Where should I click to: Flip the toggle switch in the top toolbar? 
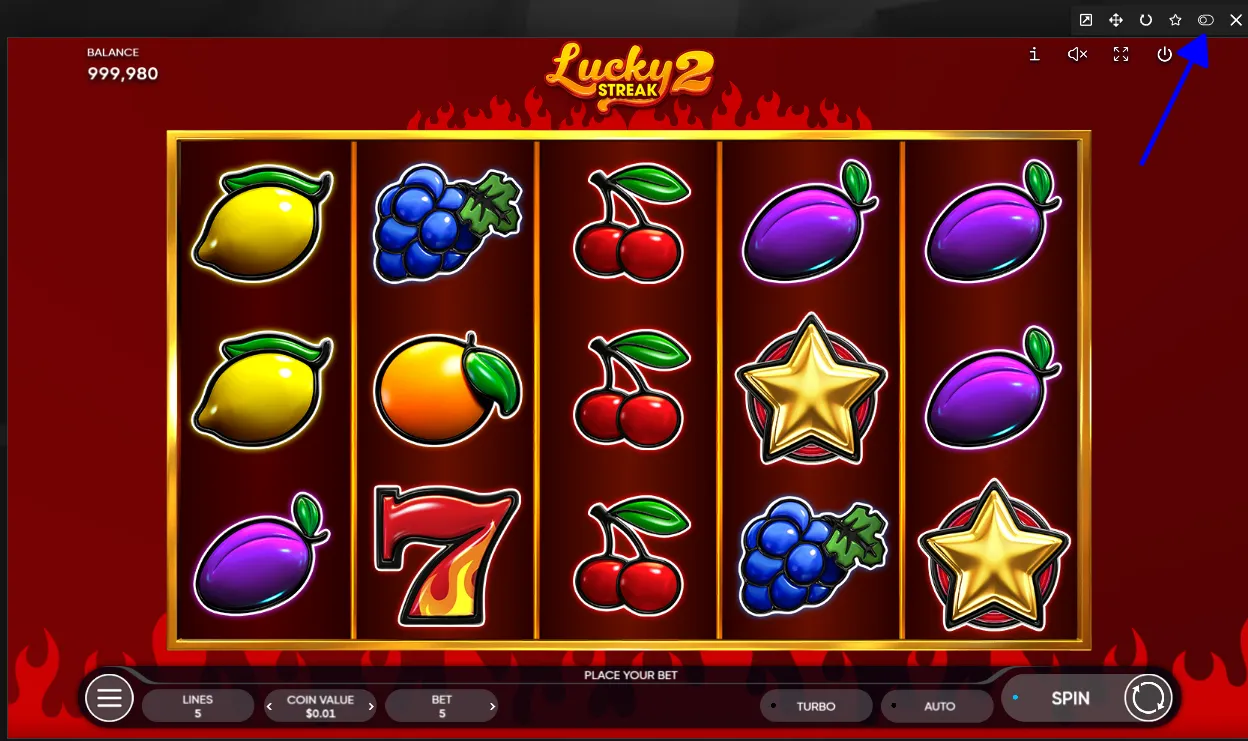[x=1206, y=20]
